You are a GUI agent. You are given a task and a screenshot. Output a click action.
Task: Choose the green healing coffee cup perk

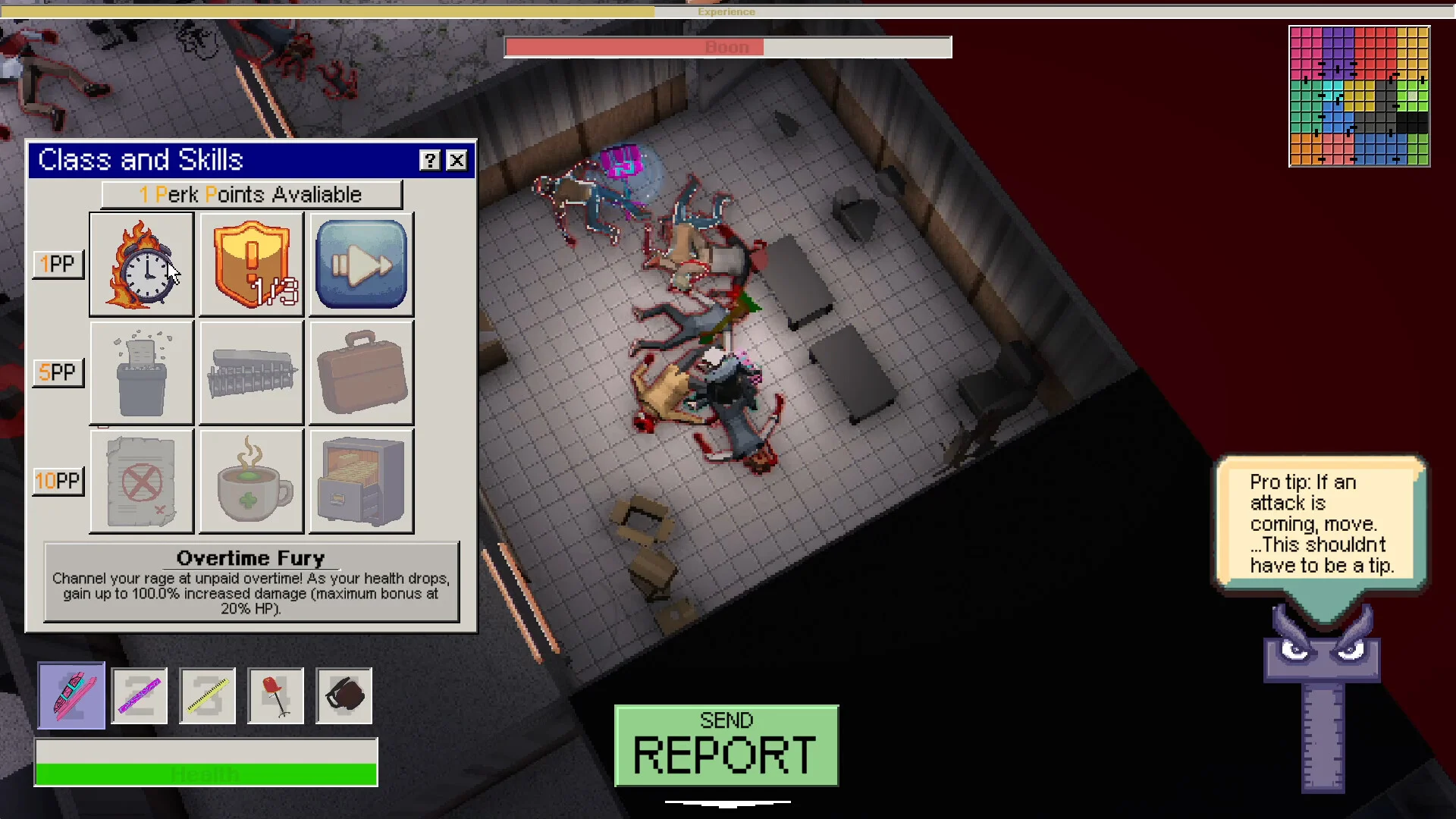click(251, 481)
